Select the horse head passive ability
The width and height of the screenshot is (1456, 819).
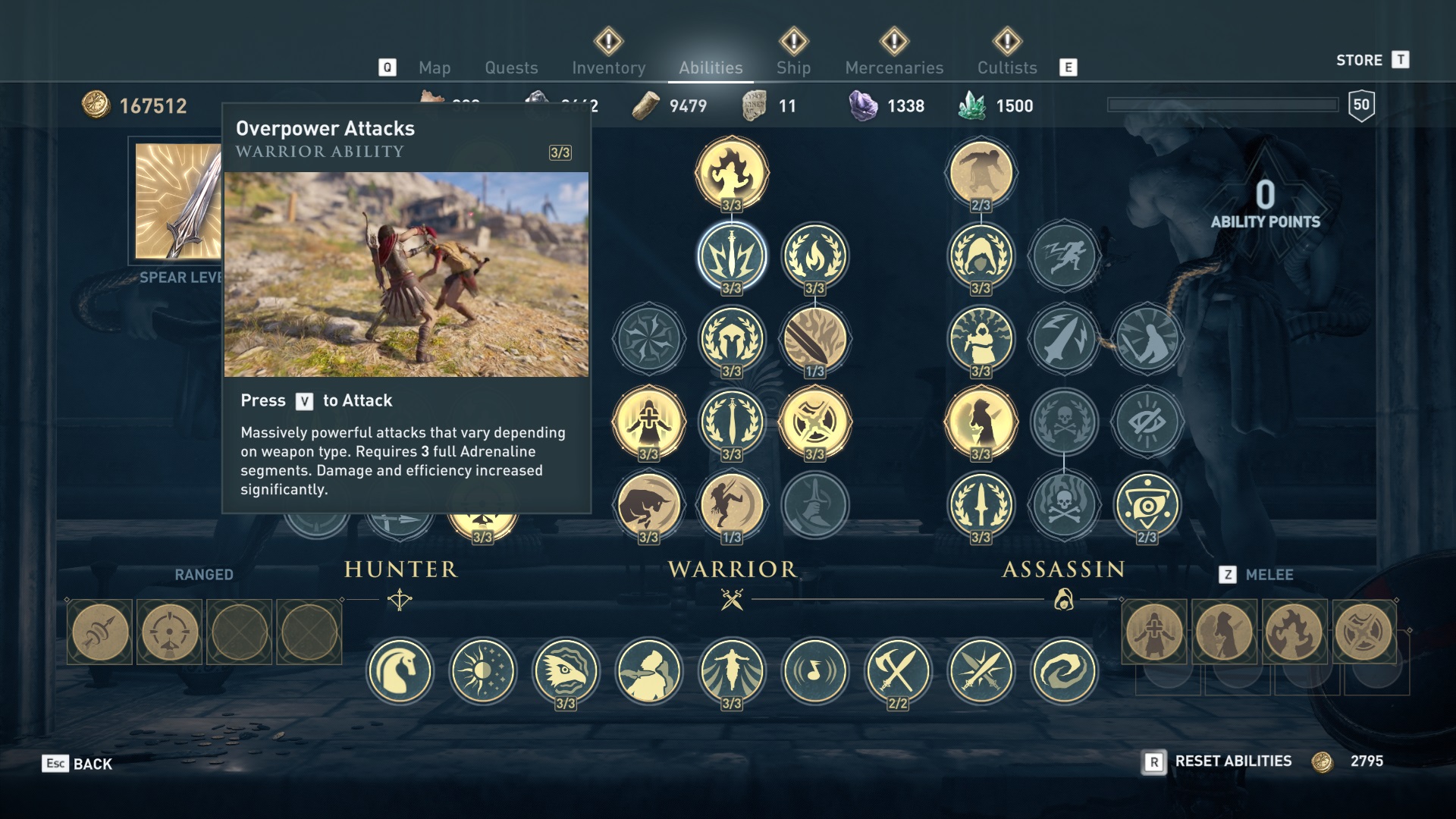pyautogui.click(x=400, y=670)
